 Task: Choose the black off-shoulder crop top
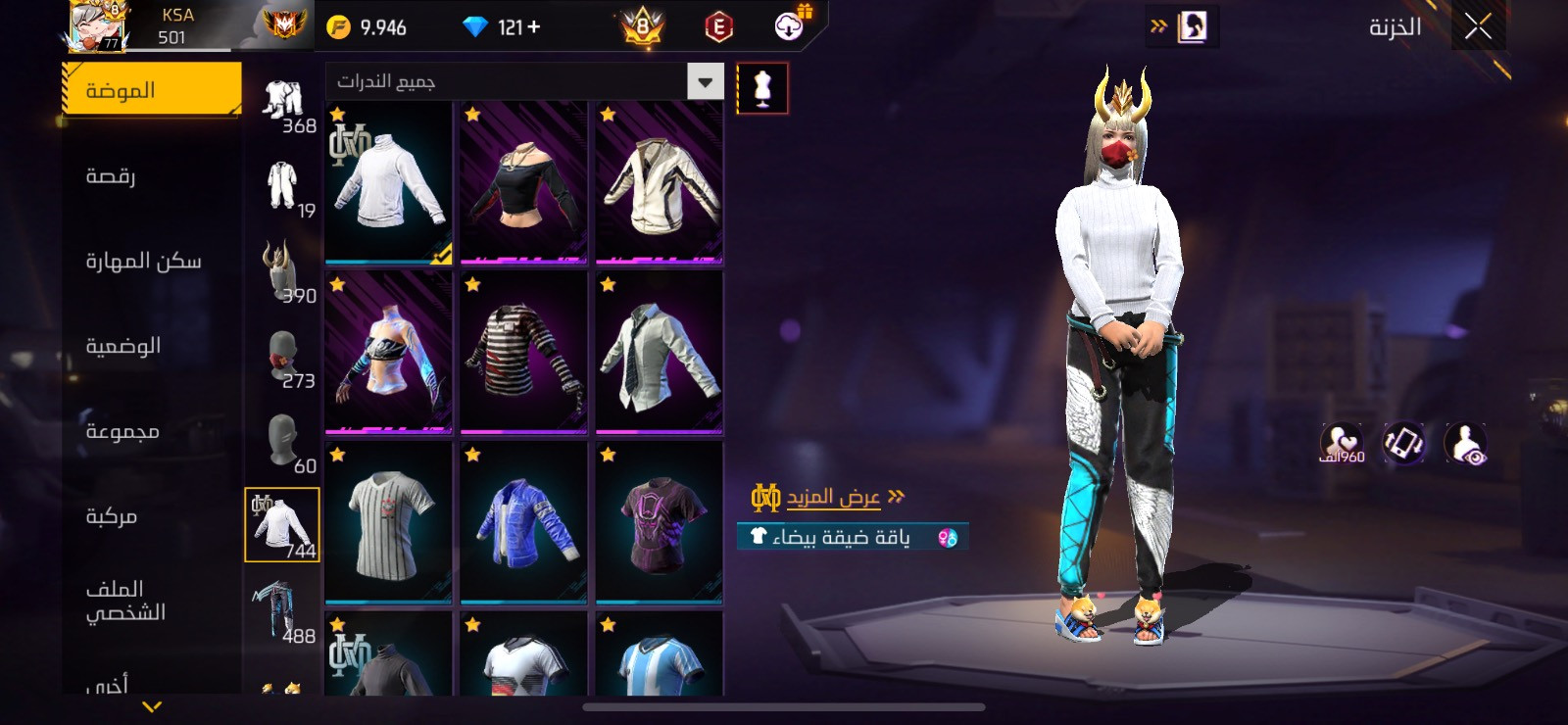(x=523, y=182)
